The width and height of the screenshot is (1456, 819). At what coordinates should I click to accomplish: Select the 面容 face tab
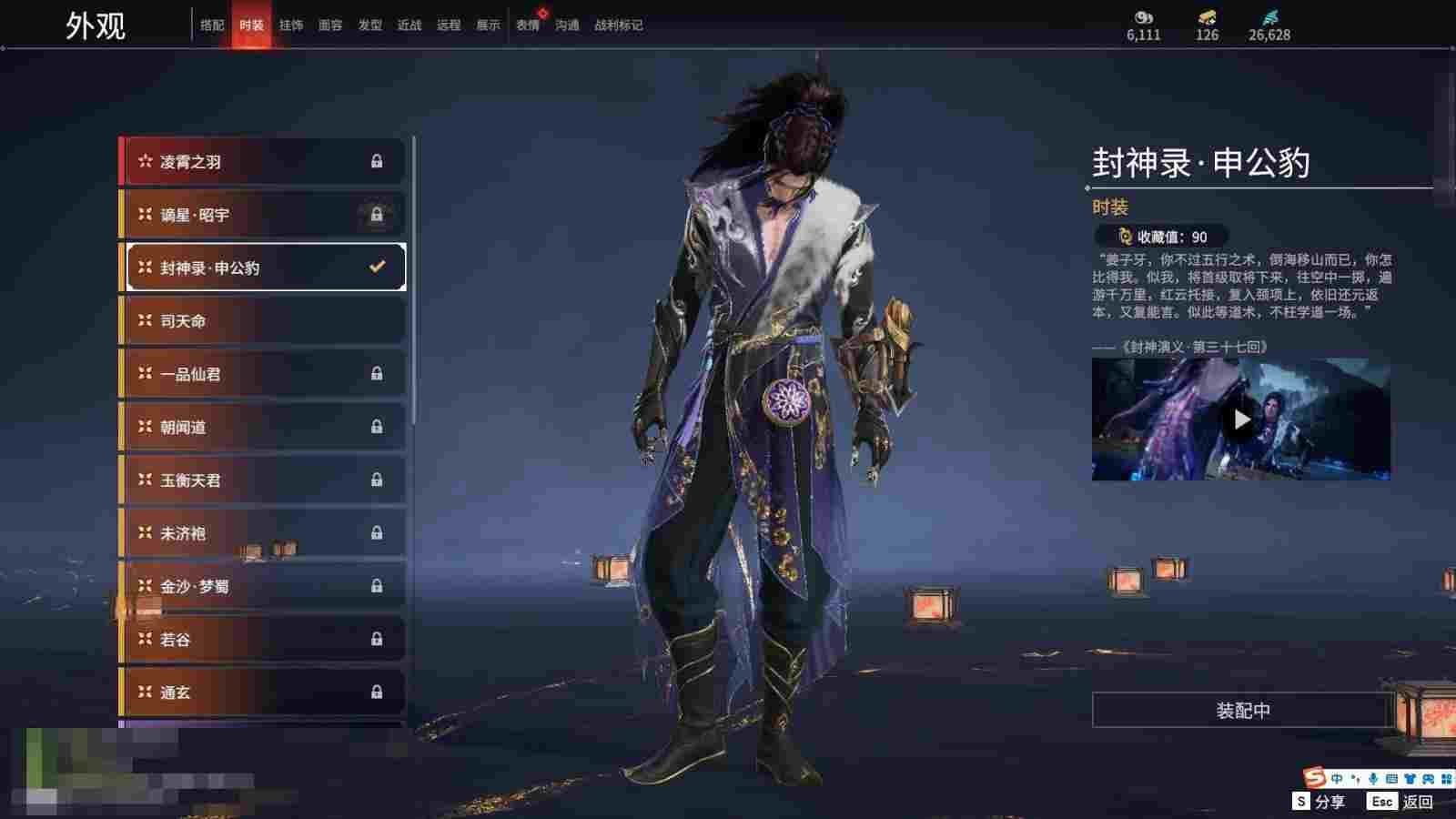point(330,25)
